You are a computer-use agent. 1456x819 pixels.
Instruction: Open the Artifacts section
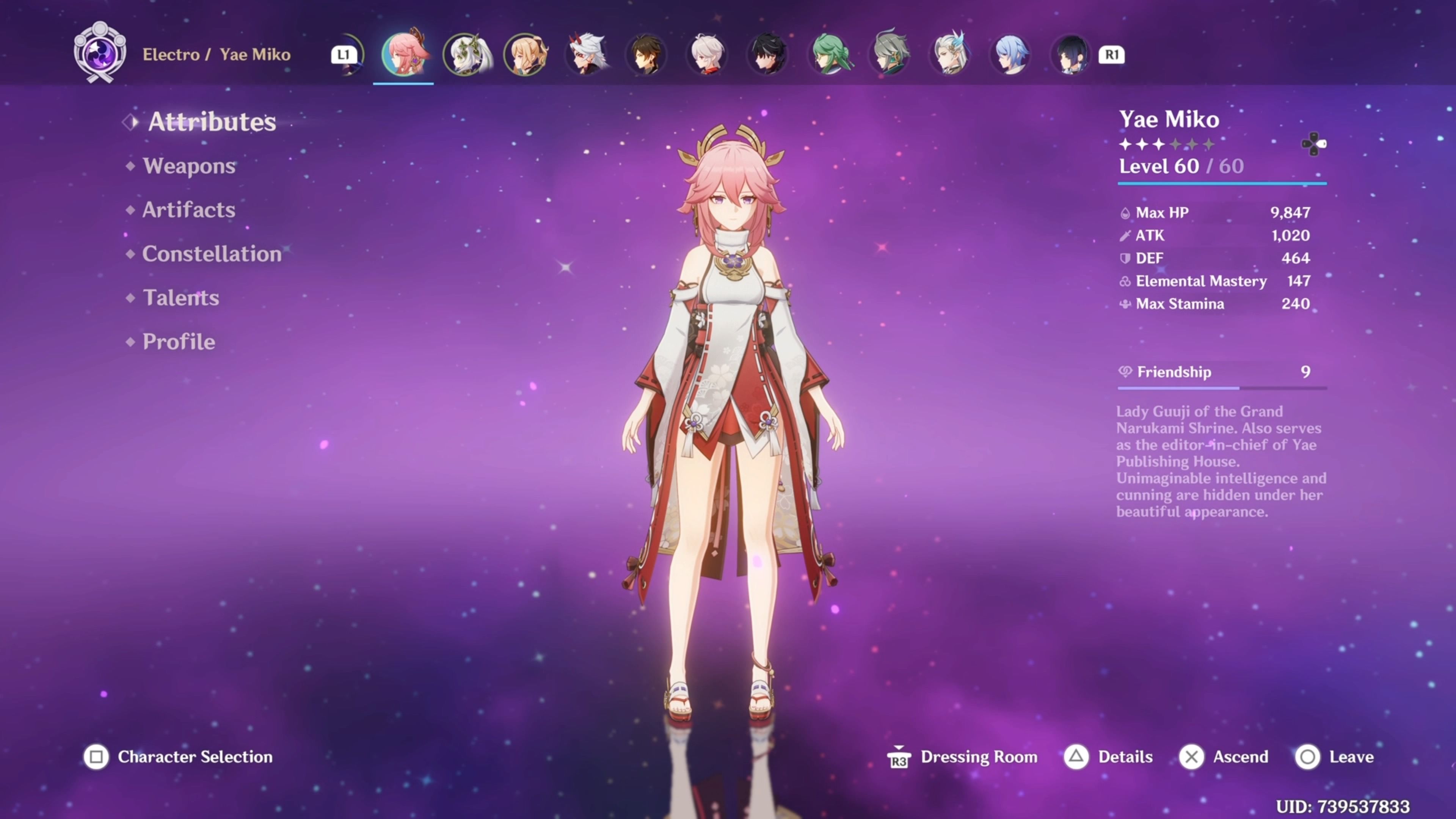click(x=188, y=210)
